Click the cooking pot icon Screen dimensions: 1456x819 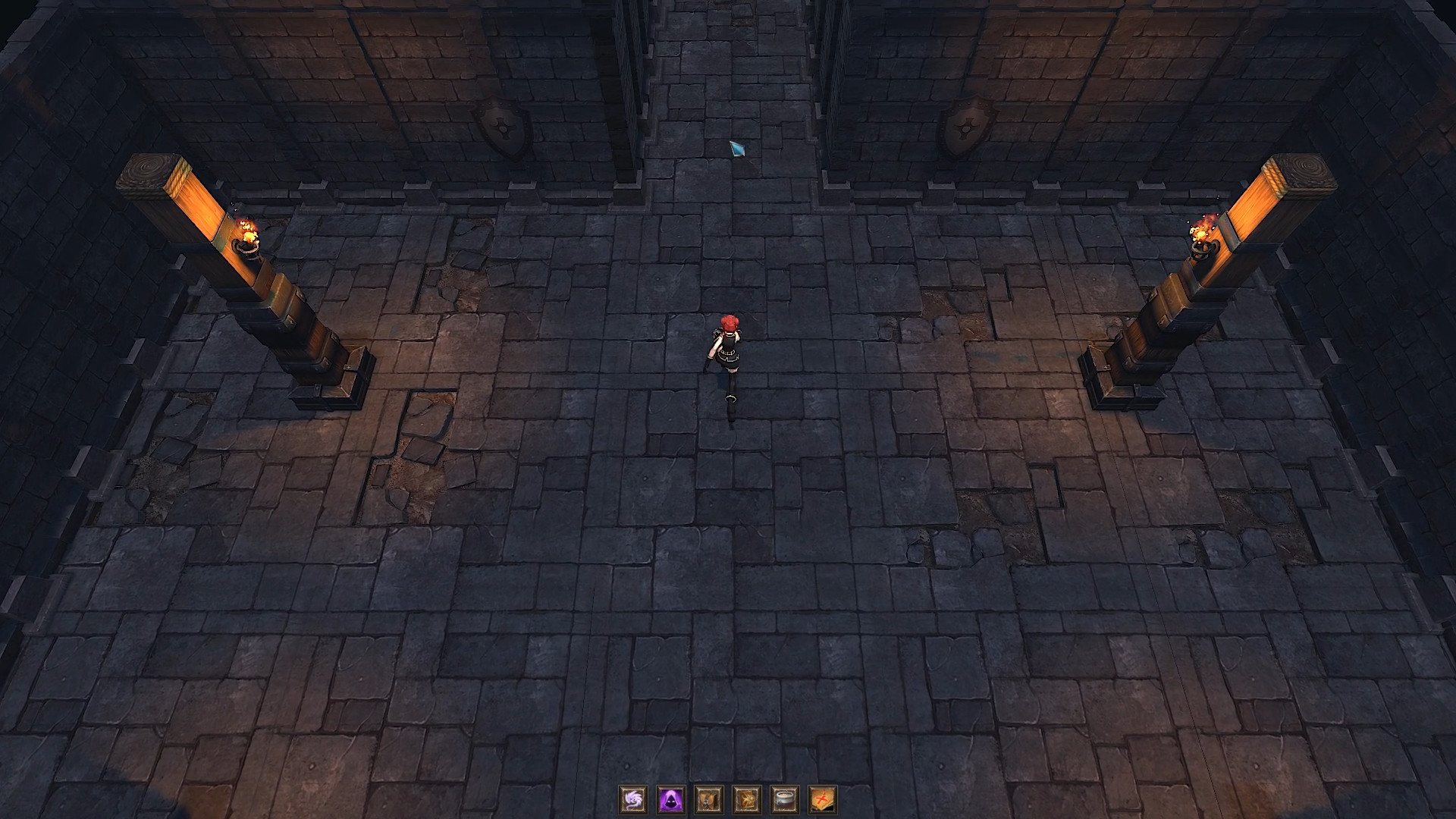(785, 800)
